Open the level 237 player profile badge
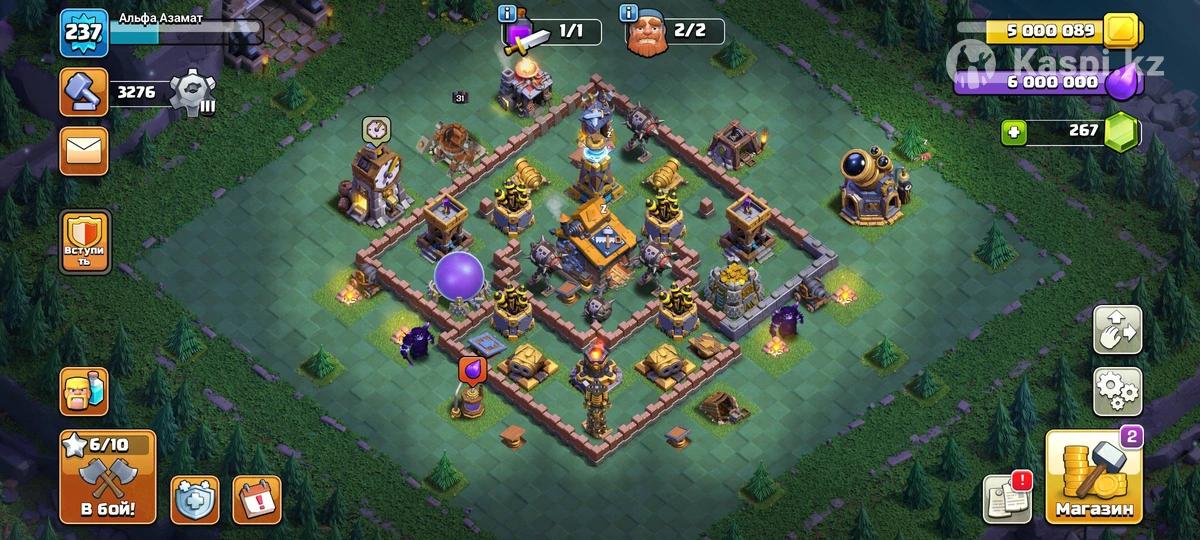This screenshot has width=1200, height=540. point(84,33)
